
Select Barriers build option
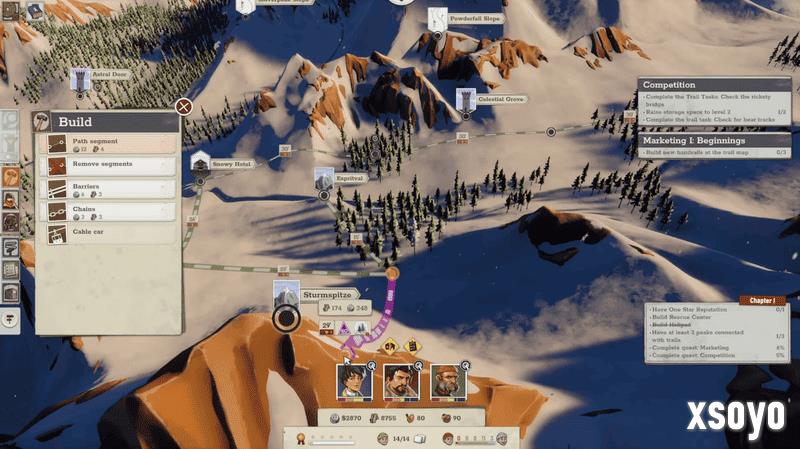(108, 189)
